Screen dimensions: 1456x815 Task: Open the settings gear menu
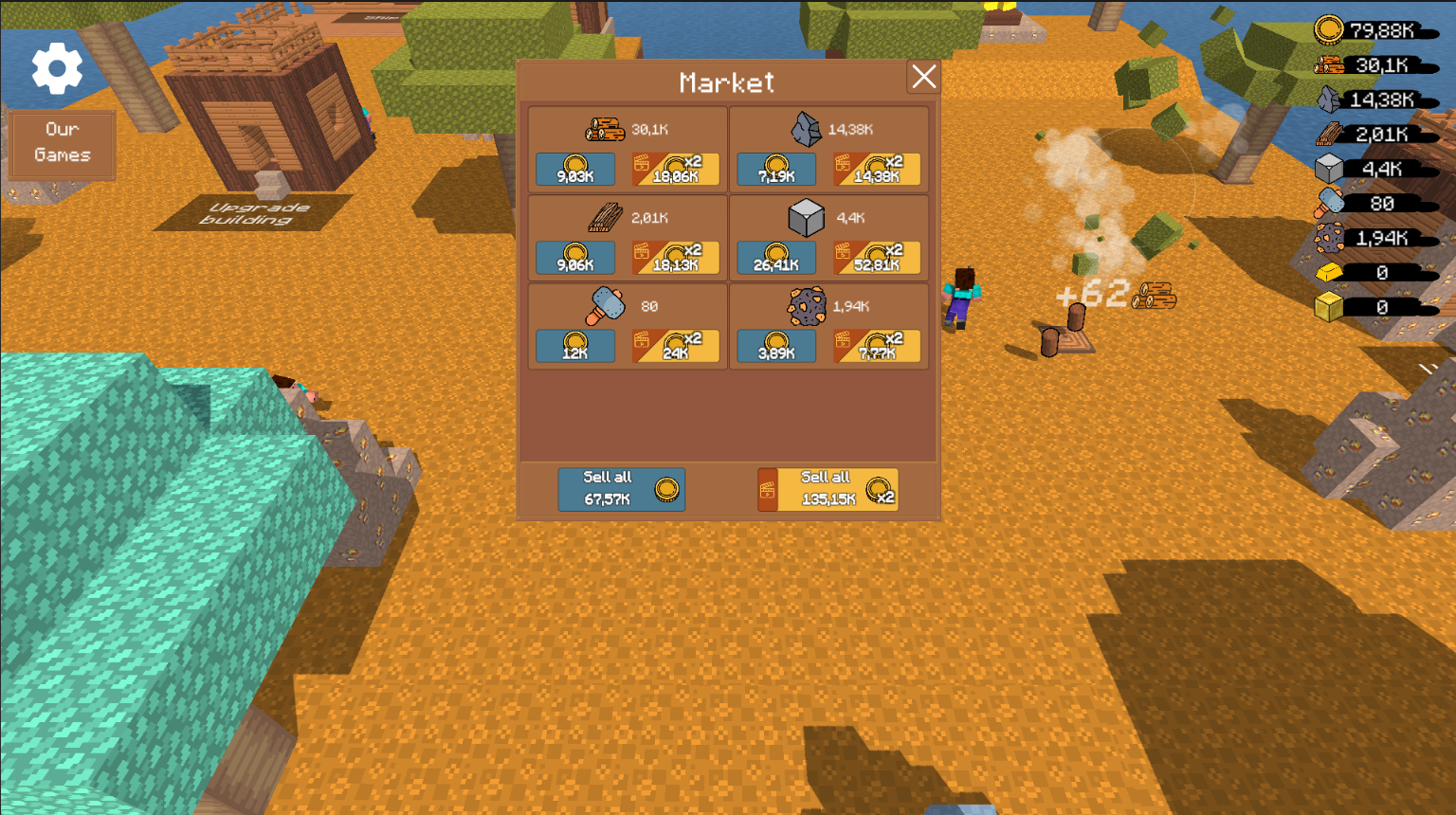57,68
